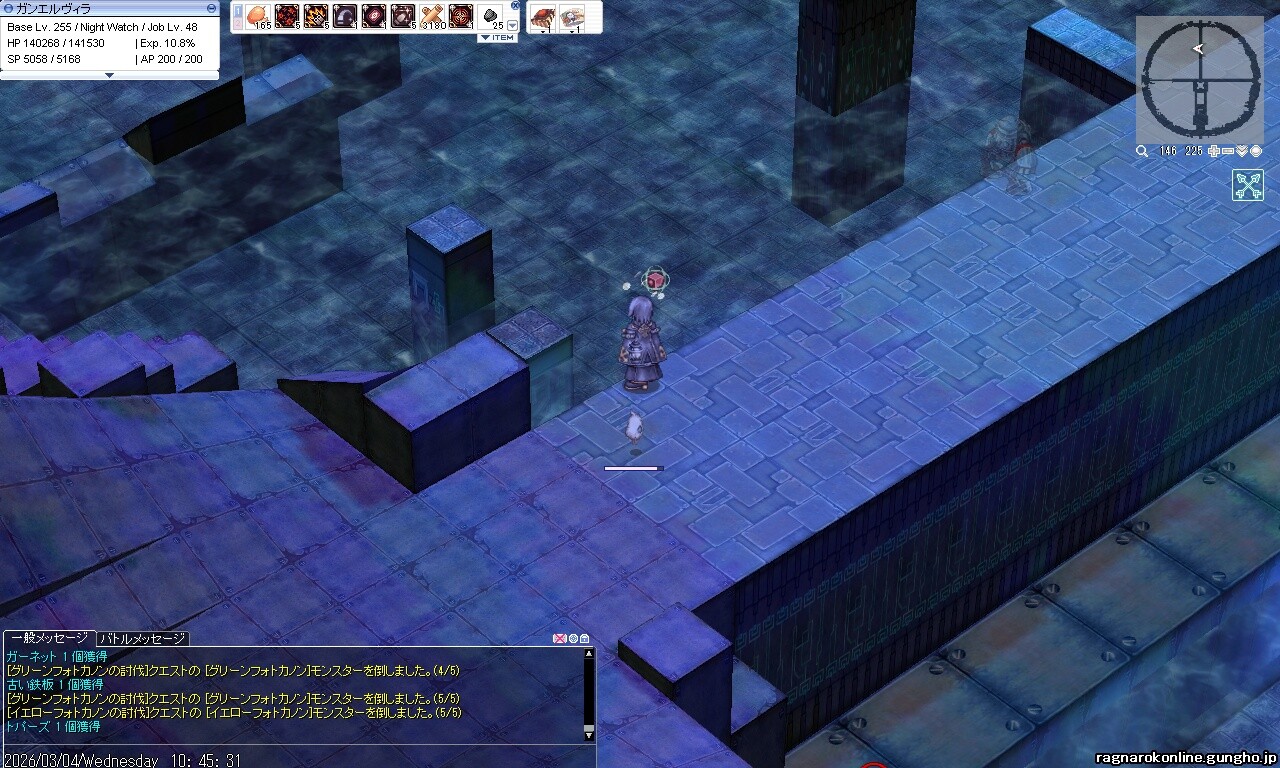Close the hotbar with the X button
The height and width of the screenshot is (768, 1280).
click(515, 5)
